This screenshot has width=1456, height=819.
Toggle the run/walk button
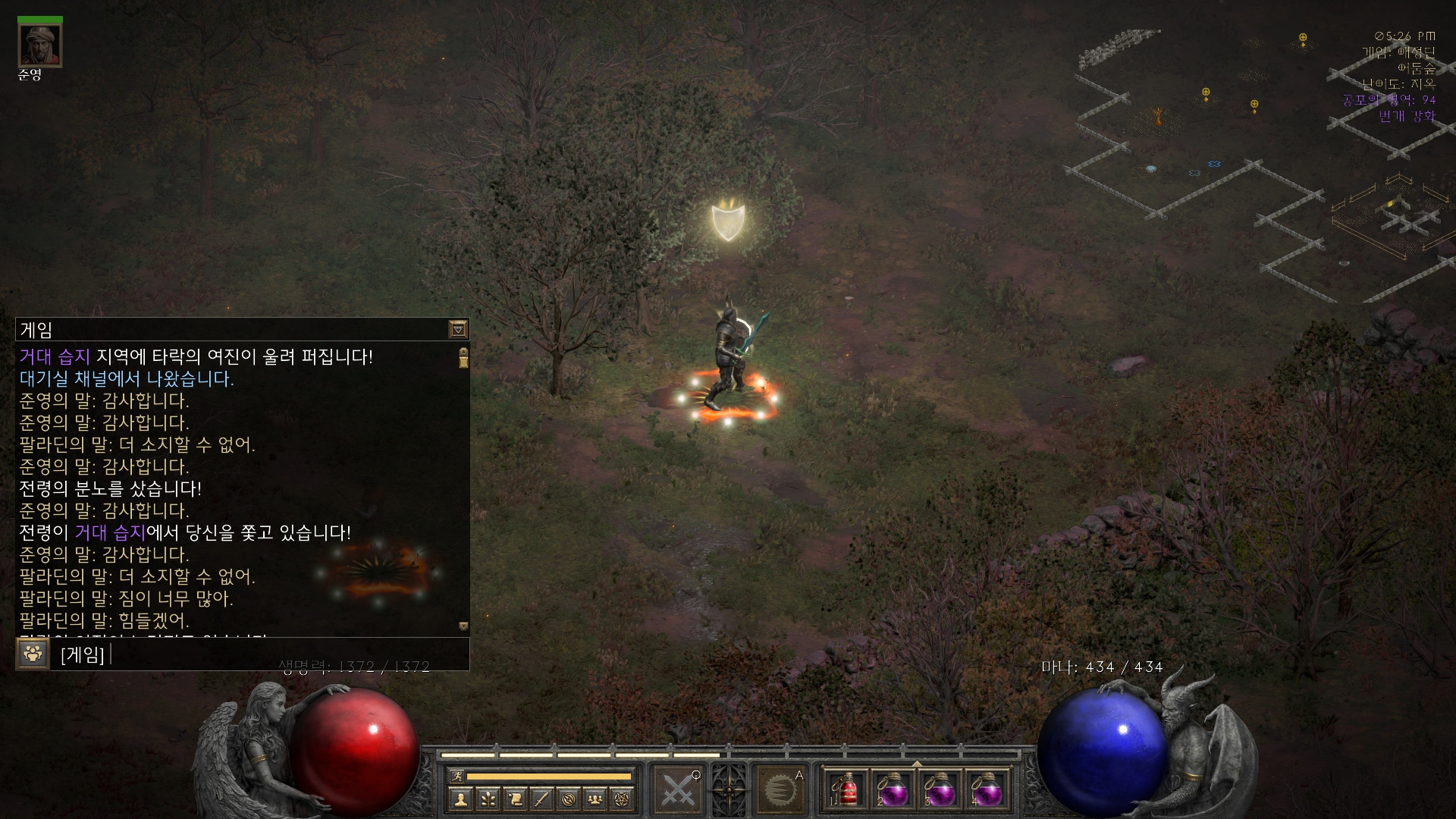457,776
